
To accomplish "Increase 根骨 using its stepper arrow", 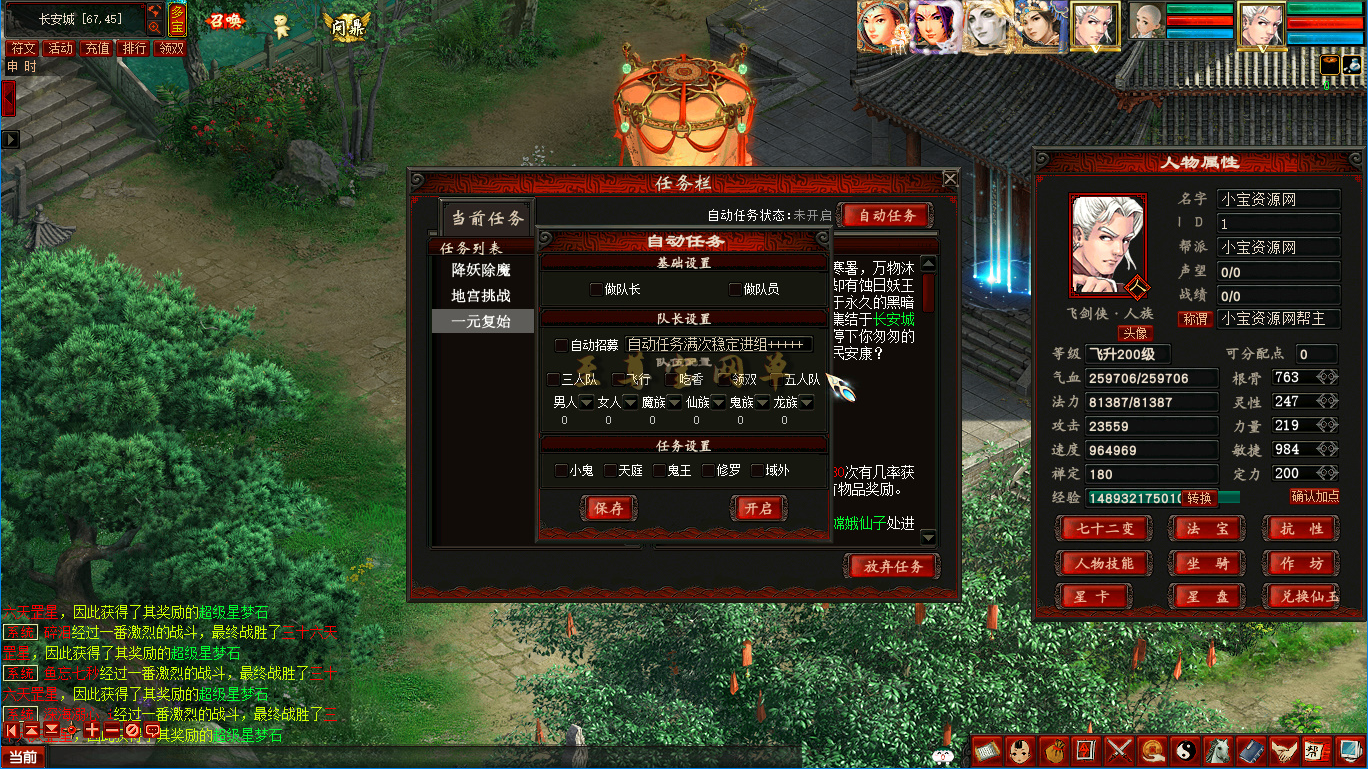I will coord(1333,376).
